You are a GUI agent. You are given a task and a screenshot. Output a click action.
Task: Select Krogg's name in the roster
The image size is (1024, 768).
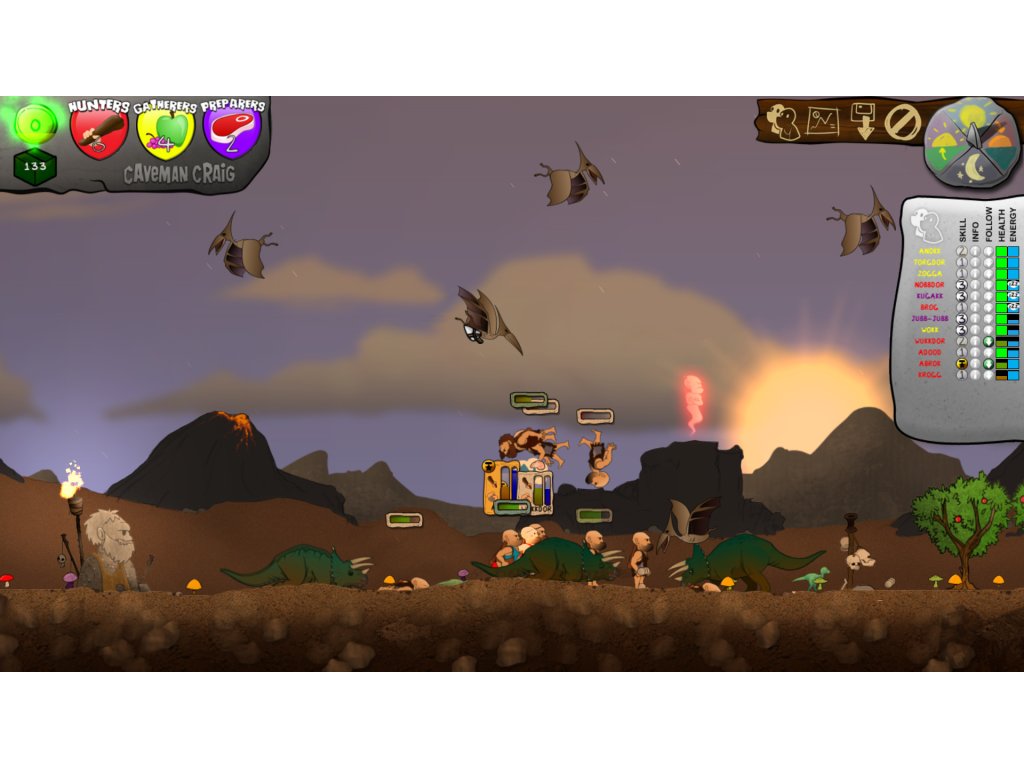pos(929,375)
